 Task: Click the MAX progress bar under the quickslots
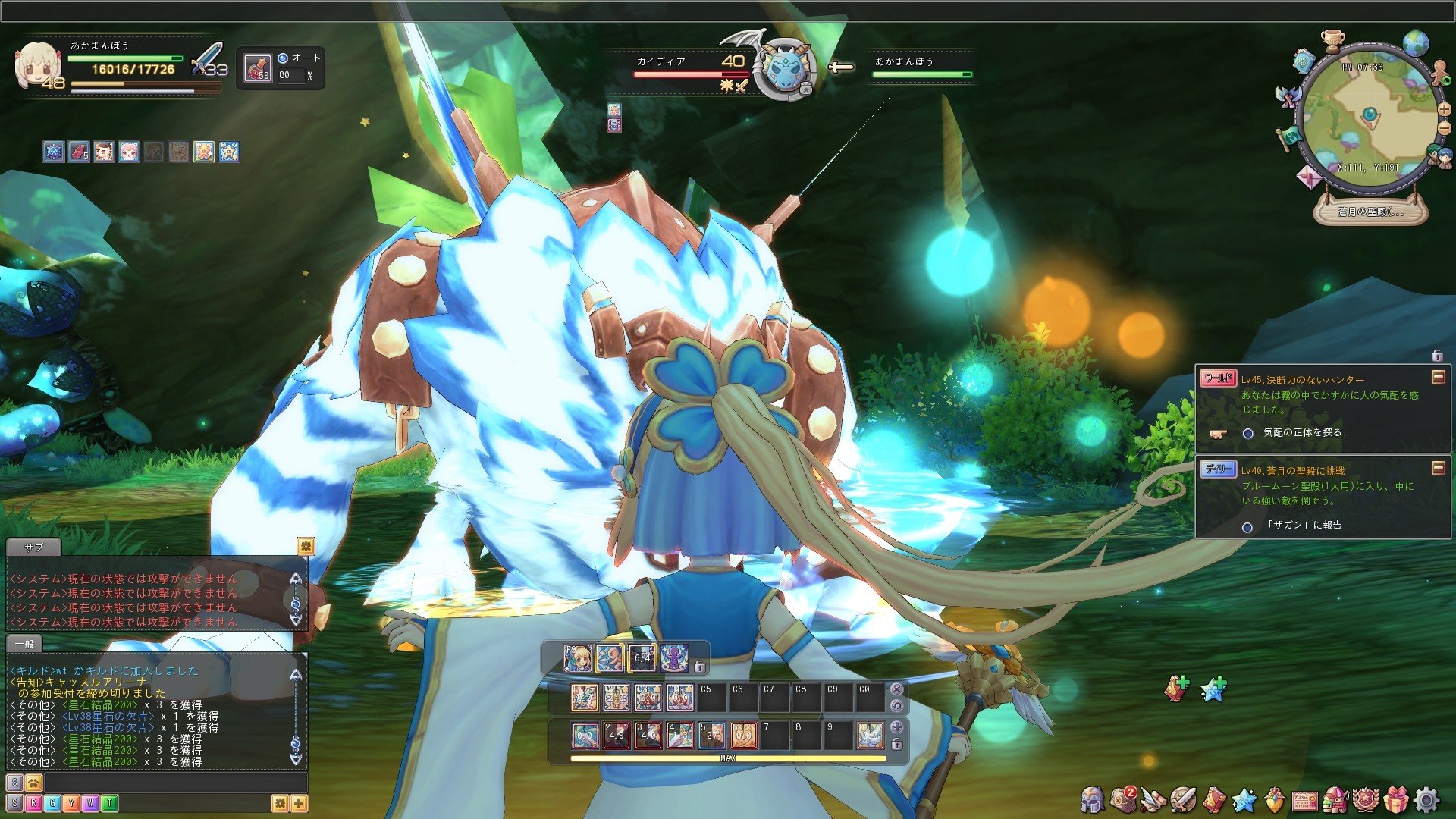tap(726, 758)
